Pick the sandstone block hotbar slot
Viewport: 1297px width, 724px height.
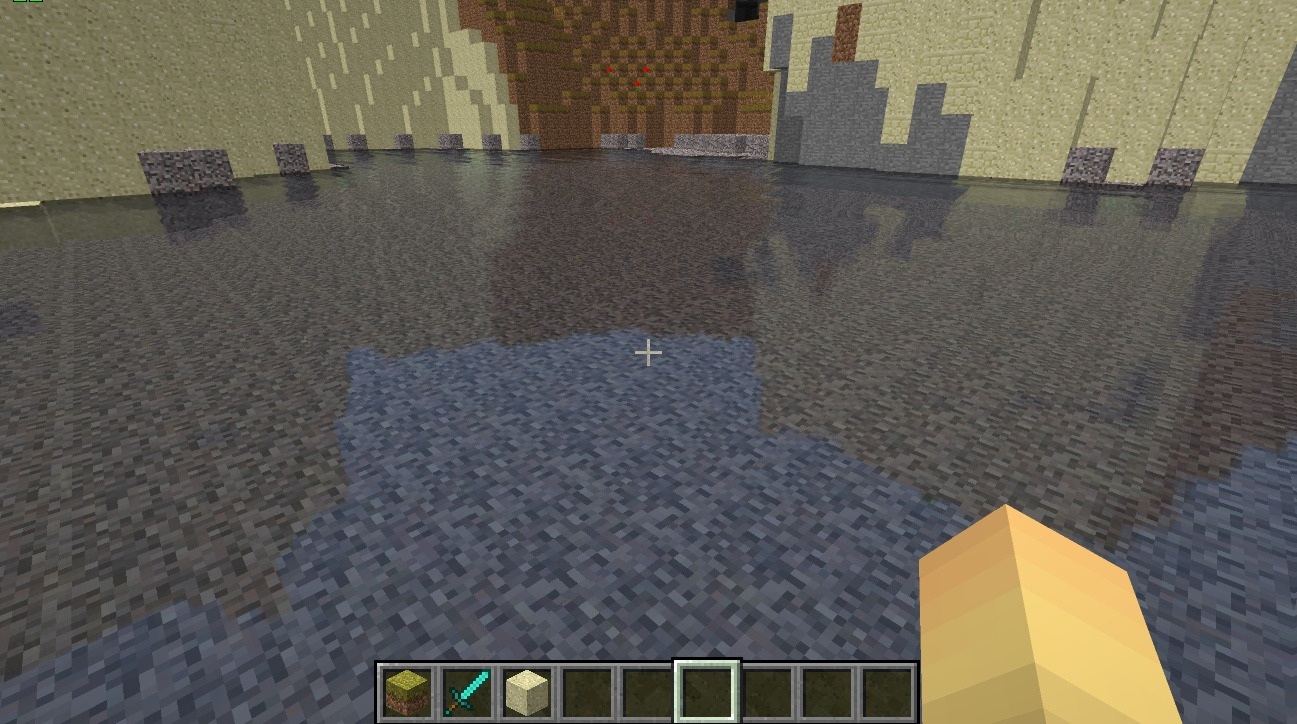(527, 692)
